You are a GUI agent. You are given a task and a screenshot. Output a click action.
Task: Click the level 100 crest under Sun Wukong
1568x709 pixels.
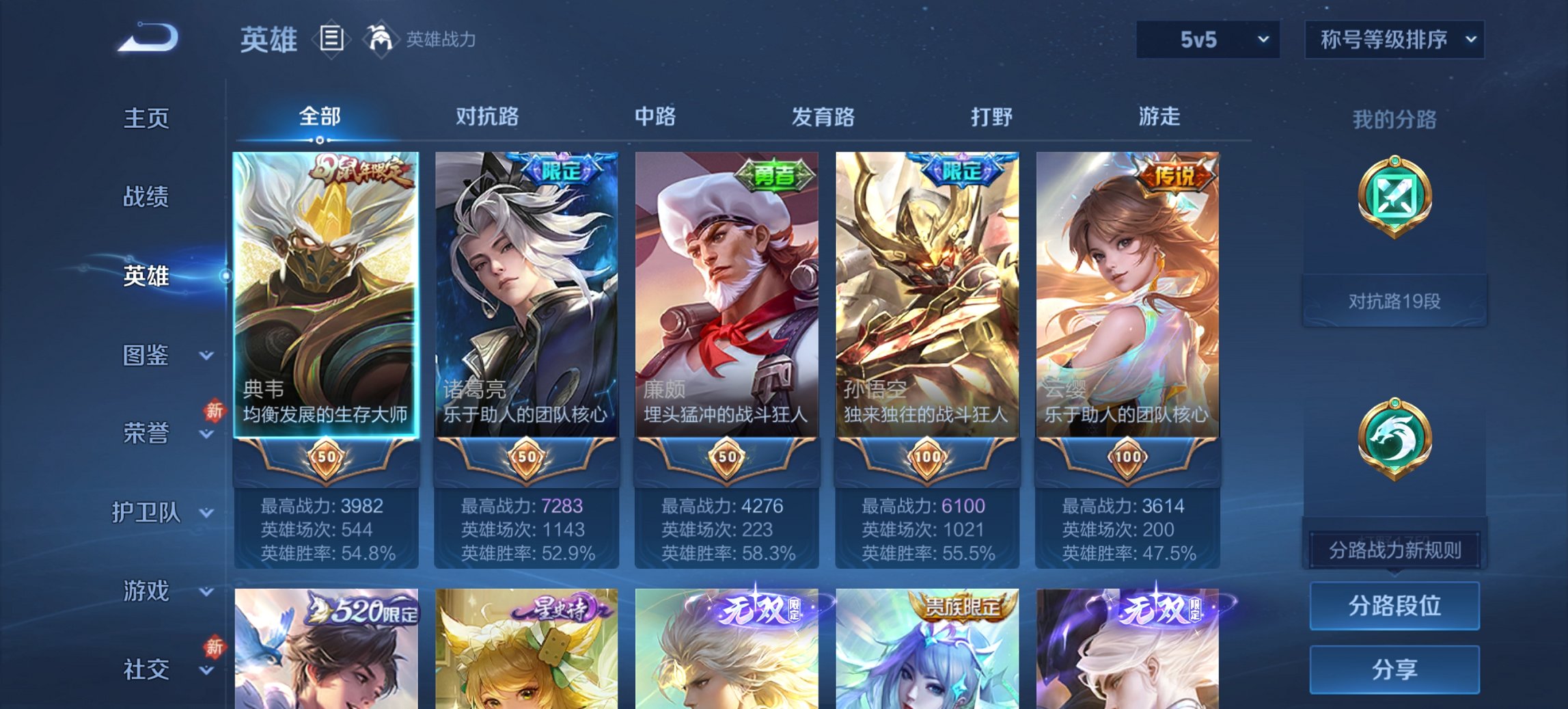coord(927,458)
